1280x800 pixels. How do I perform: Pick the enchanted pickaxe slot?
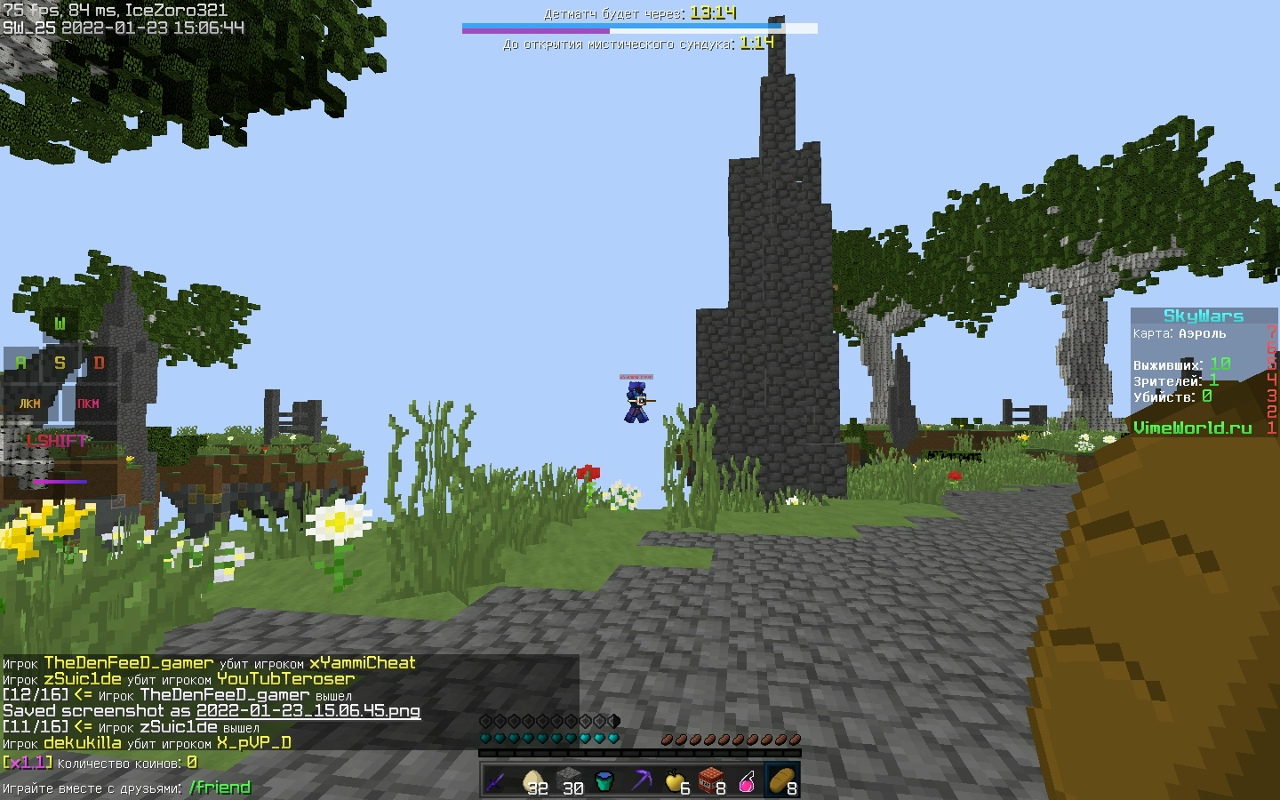pyautogui.click(x=640, y=781)
